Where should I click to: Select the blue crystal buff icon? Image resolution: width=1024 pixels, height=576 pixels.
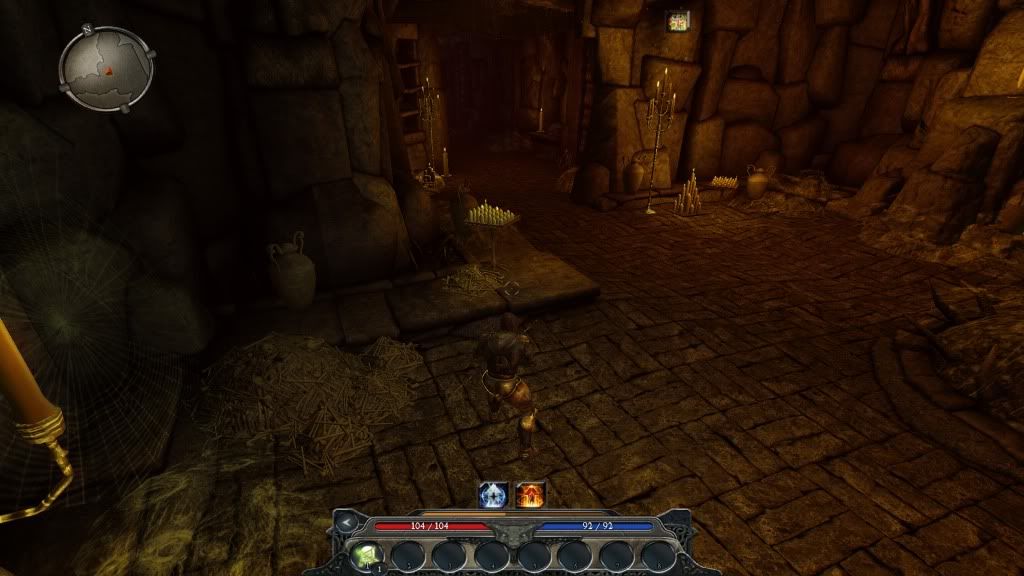pyautogui.click(x=495, y=494)
